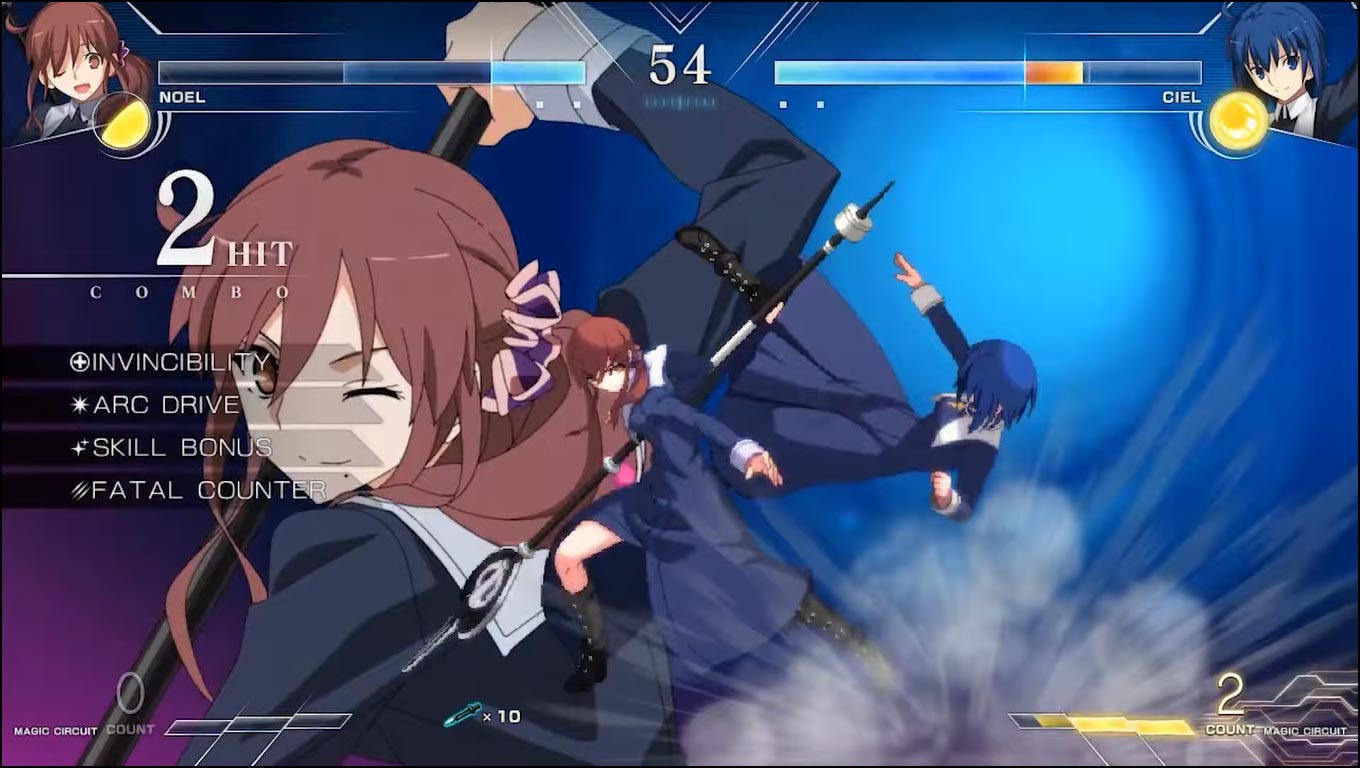The image size is (1360, 768).
Task: Select the CIEL name label
Action: tap(1182, 97)
